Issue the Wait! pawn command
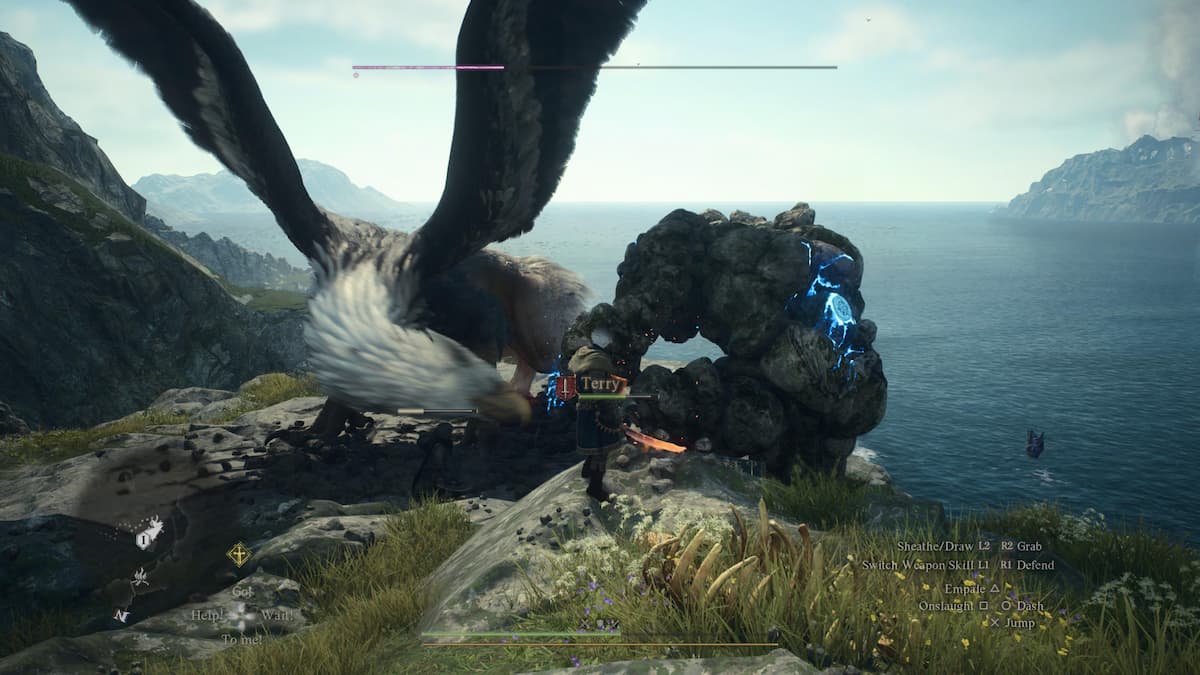This screenshot has height=675, width=1200. [277, 615]
